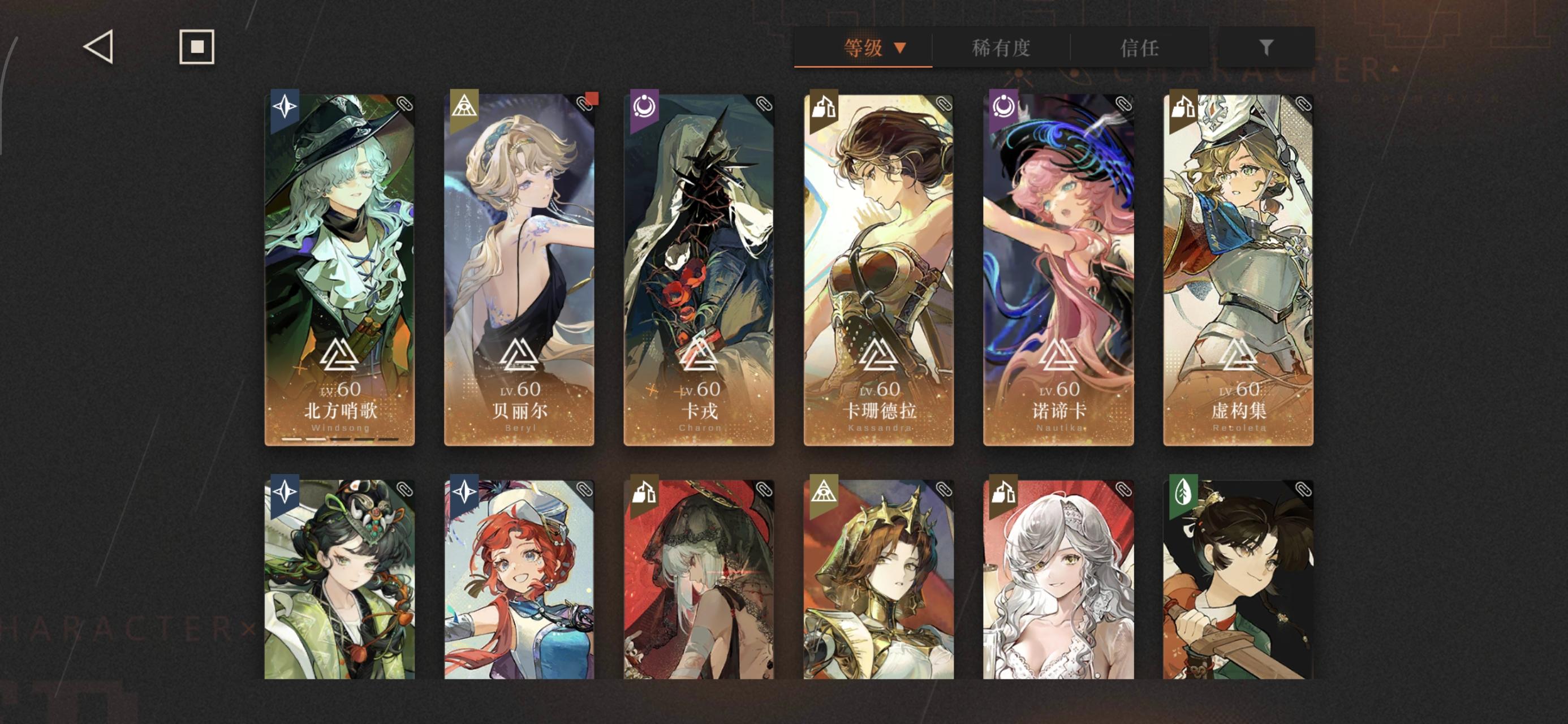Open the filter funnel icon near the tabs

click(1267, 49)
